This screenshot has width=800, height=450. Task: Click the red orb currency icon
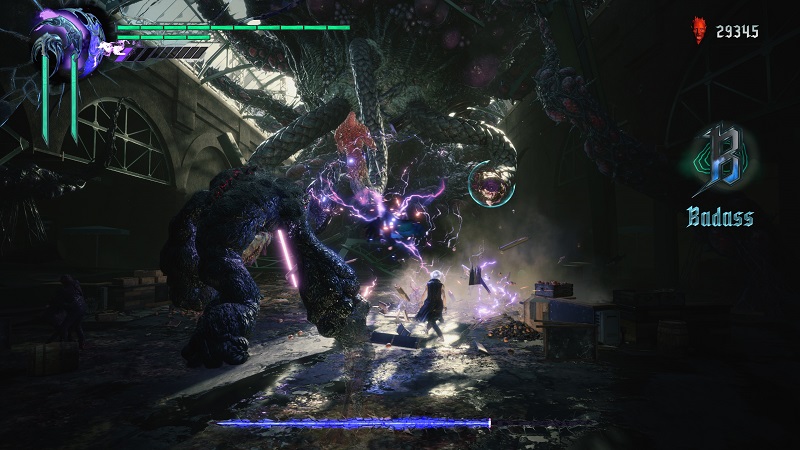pos(701,31)
